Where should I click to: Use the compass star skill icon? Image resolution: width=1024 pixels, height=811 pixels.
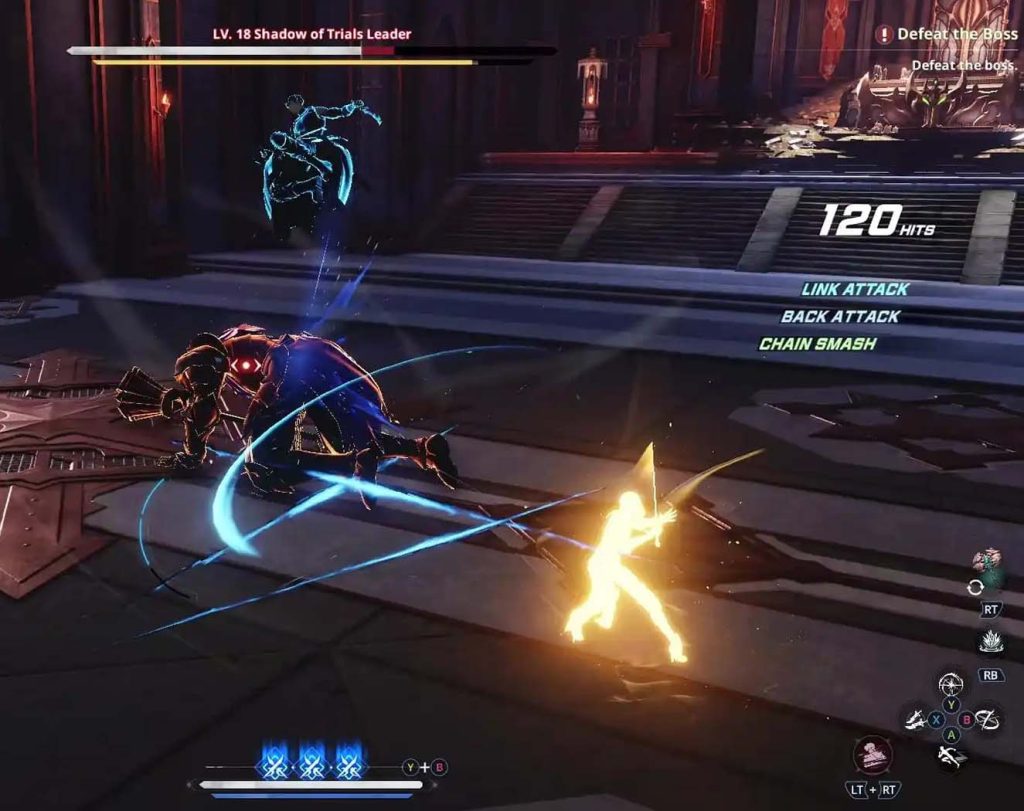point(951,685)
